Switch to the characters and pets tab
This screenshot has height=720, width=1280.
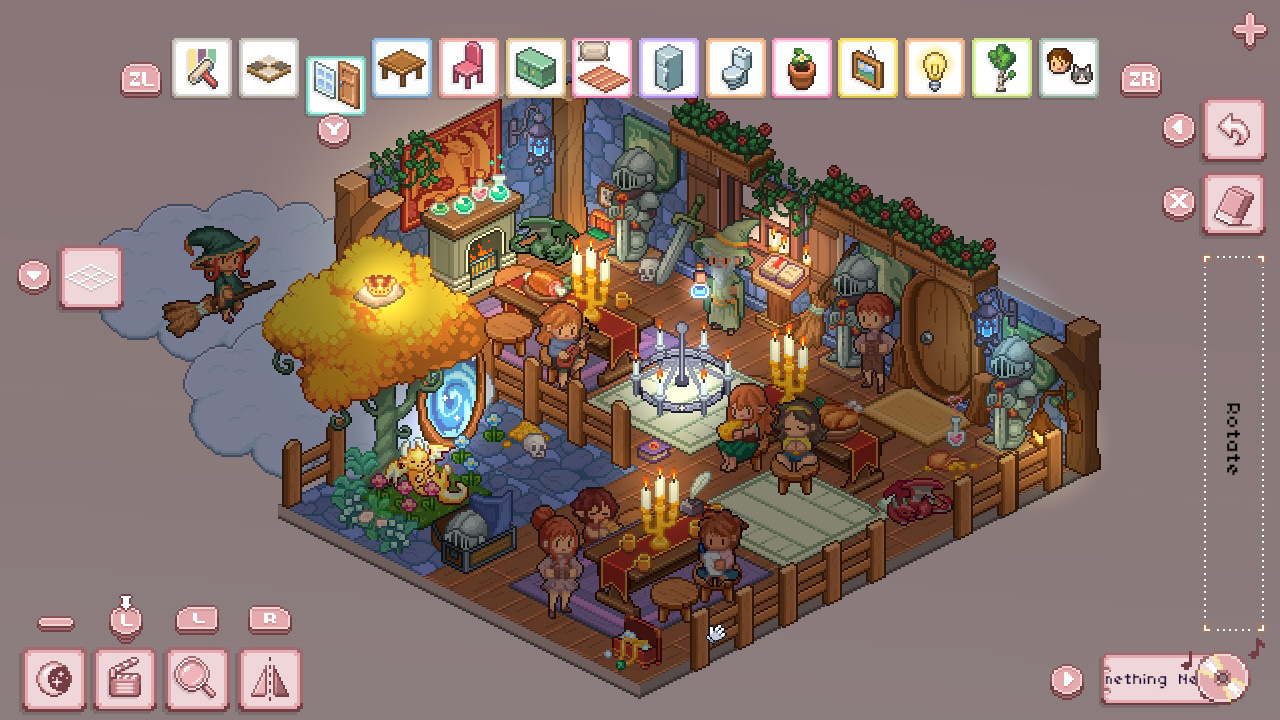1070,70
